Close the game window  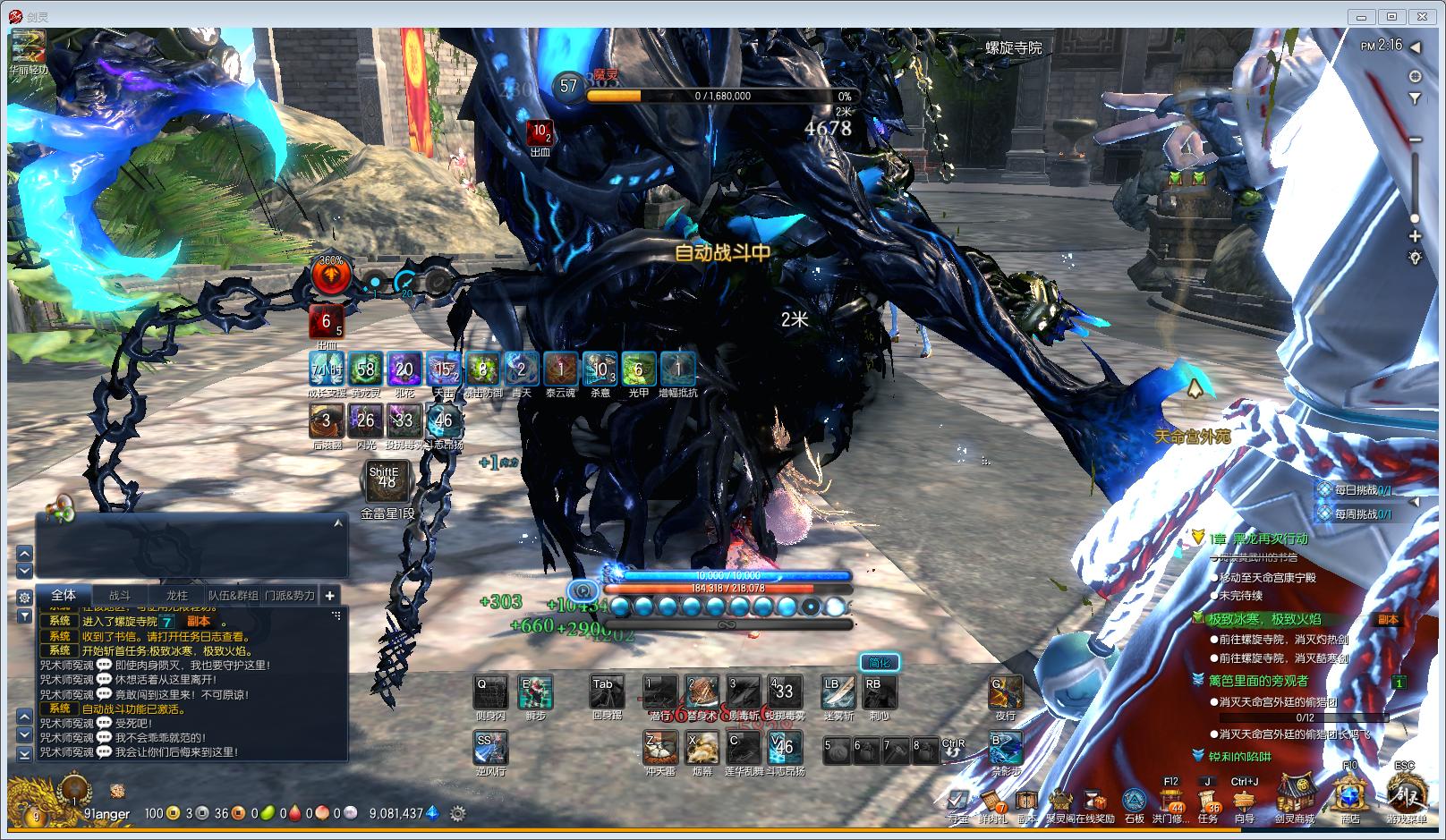click(1422, 17)
